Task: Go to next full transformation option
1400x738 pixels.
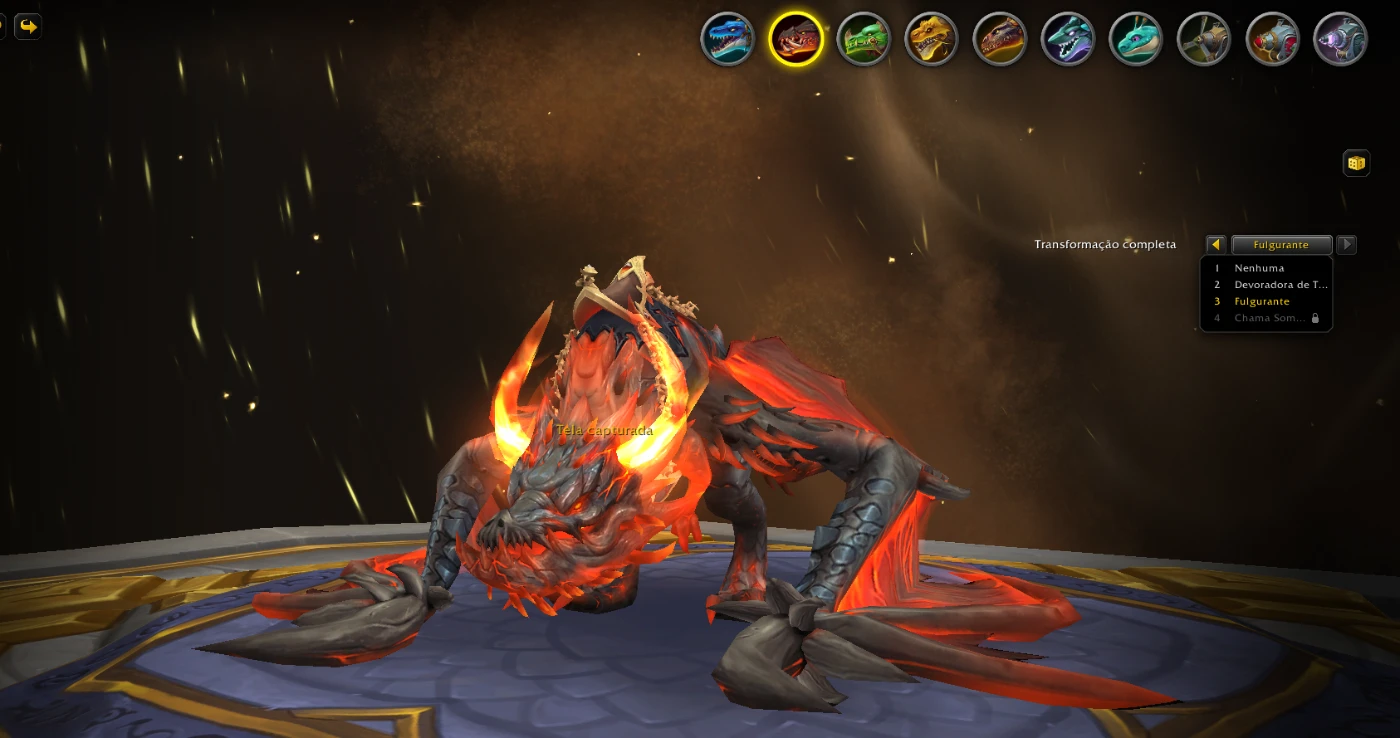Action: 1346,245
